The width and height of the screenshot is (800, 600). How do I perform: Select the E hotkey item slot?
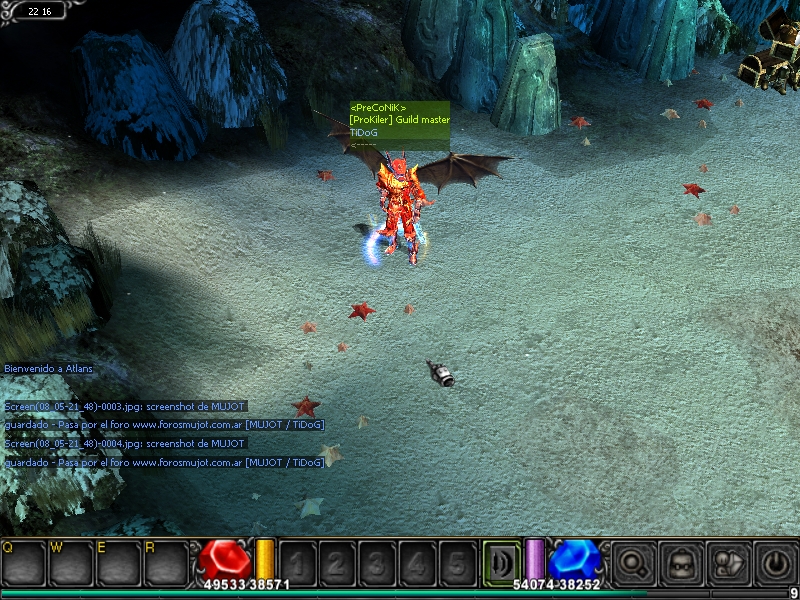pyautogui.click(x=119, y=563)
